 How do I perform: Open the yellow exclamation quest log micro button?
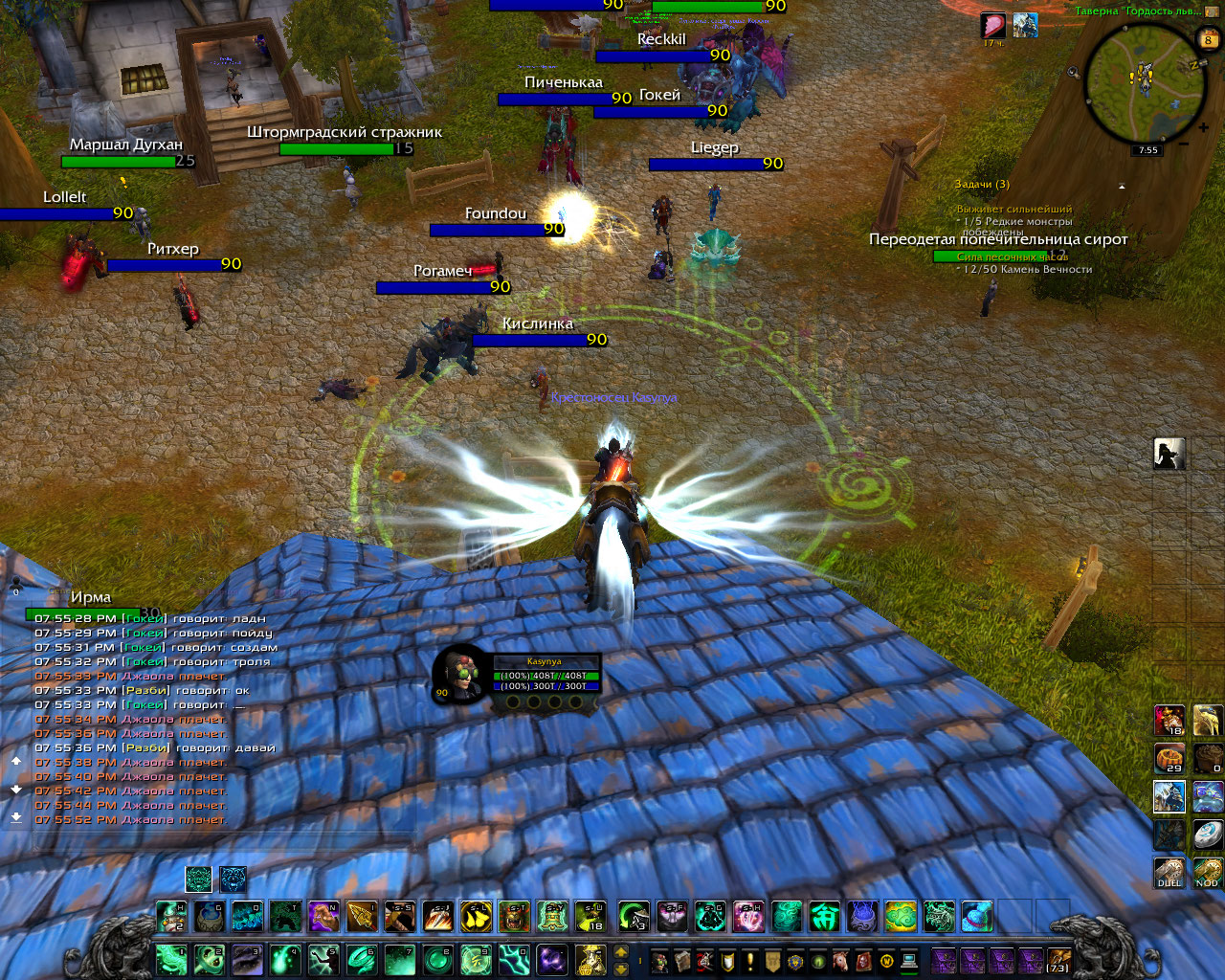[x=749, y=960]
